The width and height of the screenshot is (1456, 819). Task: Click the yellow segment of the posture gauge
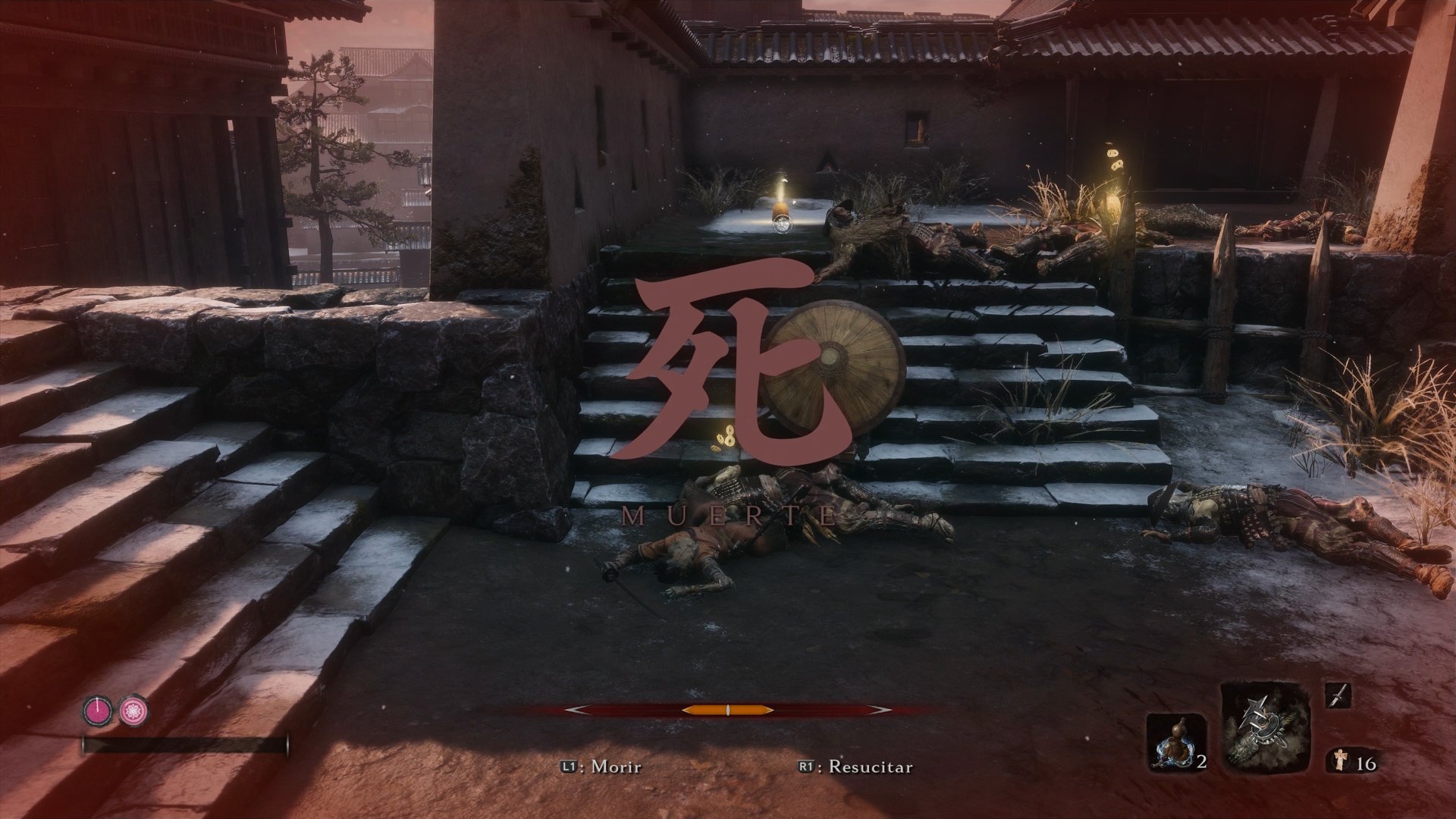(728, 711)
